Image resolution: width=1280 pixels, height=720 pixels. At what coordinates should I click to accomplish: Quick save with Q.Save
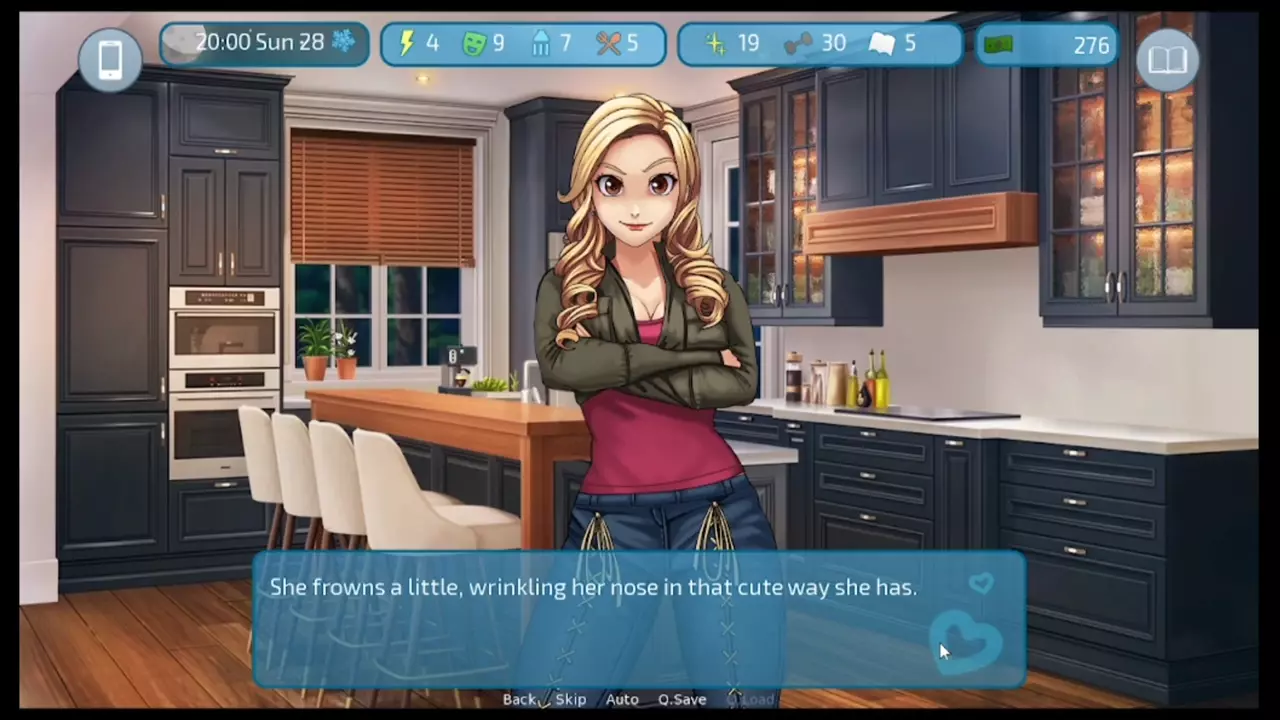pyautogui.click(x=682, y=699)
